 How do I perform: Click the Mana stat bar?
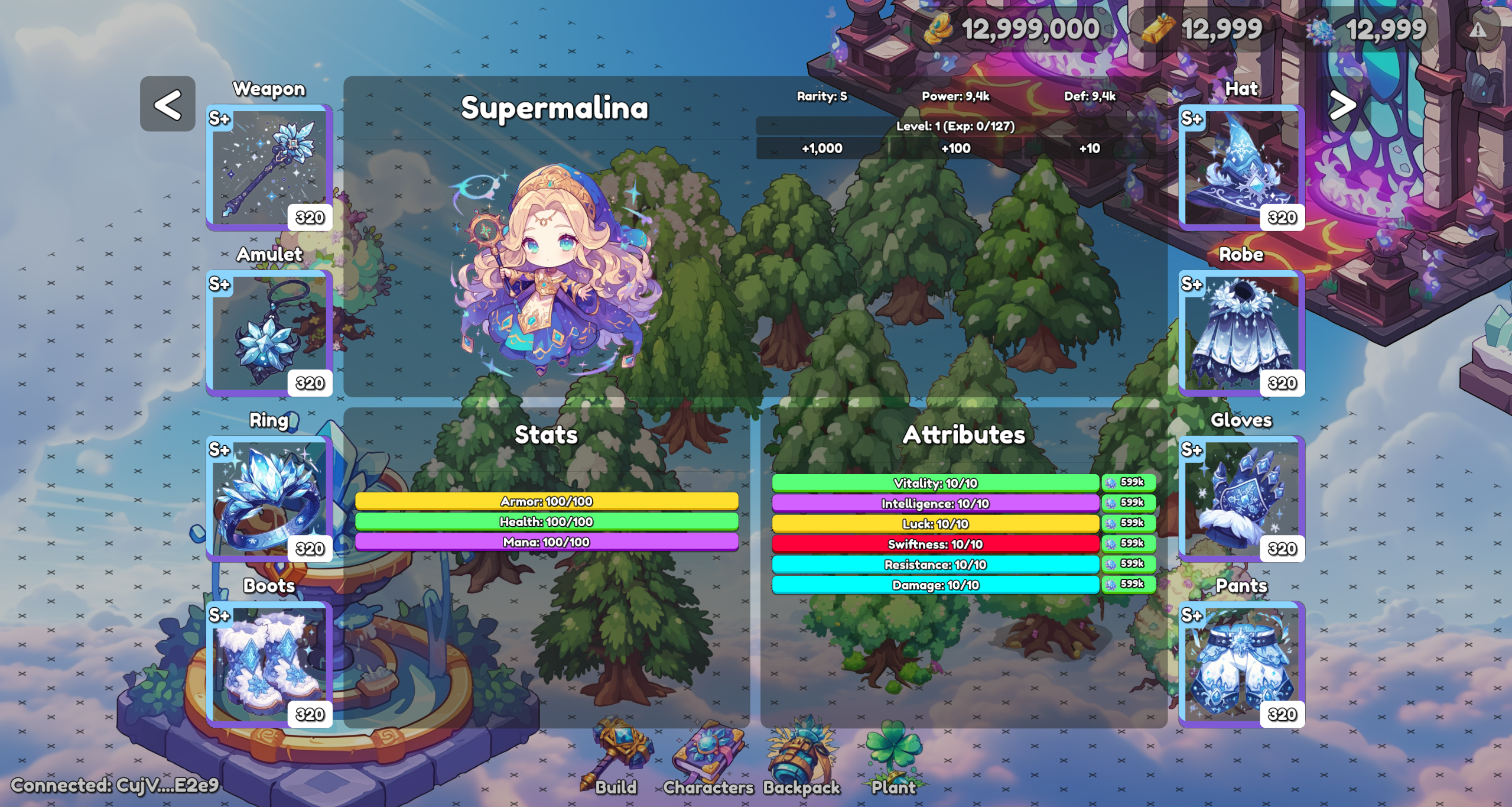(x=547, y=542)
